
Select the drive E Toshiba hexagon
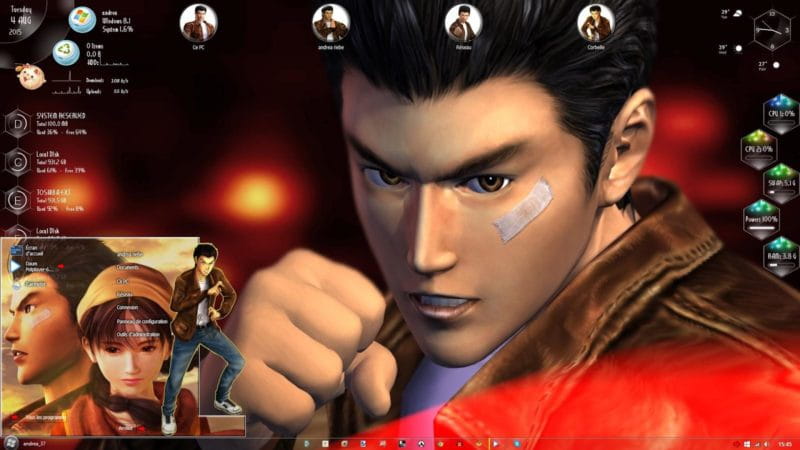(18, 199)
